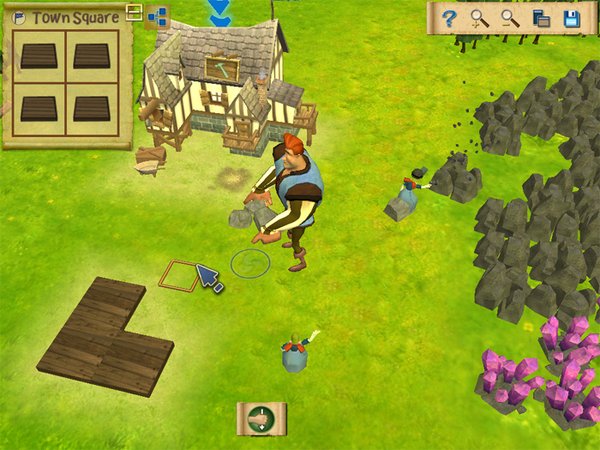This screenshot has height=450, width=600.
Task: Open the help question mark button
Action: pyautogui.click(x=450, y=18)
